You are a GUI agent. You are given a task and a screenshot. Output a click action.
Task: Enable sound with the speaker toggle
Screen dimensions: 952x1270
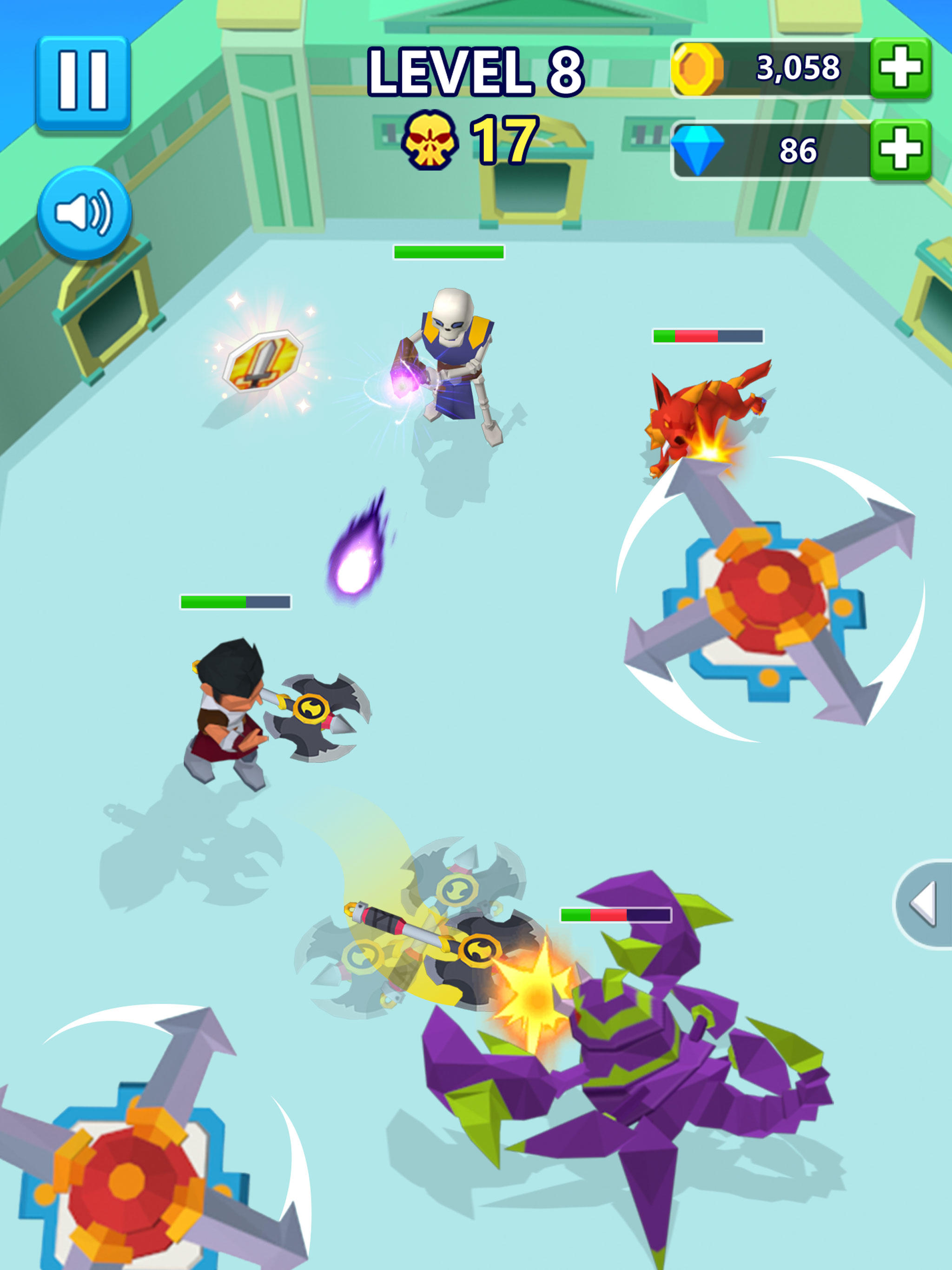coord(85,212)
